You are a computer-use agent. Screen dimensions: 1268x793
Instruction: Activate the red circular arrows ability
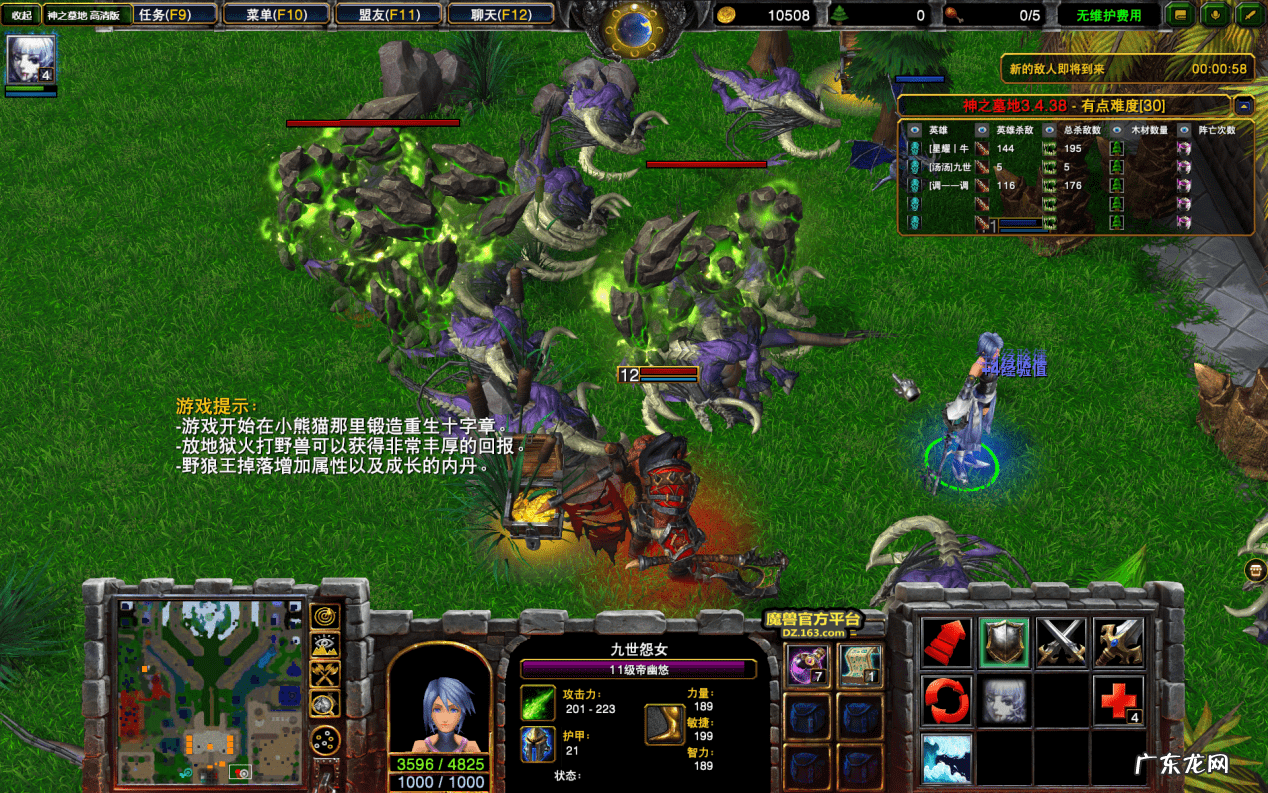(946, 700)
